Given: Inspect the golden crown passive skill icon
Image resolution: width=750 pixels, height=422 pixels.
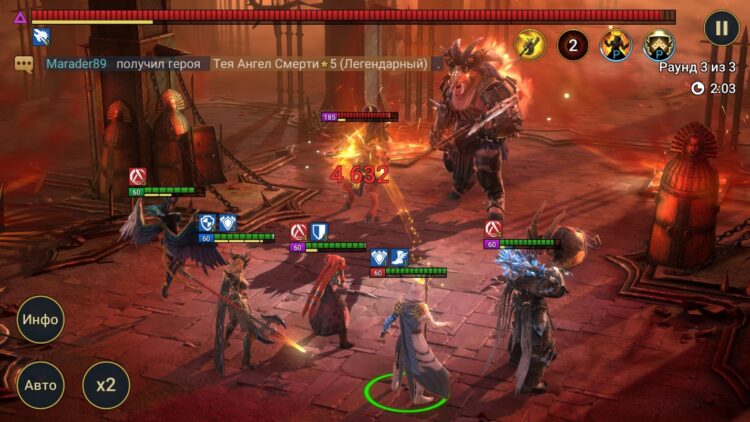Looking at the screenshot, I should [658, 45].
